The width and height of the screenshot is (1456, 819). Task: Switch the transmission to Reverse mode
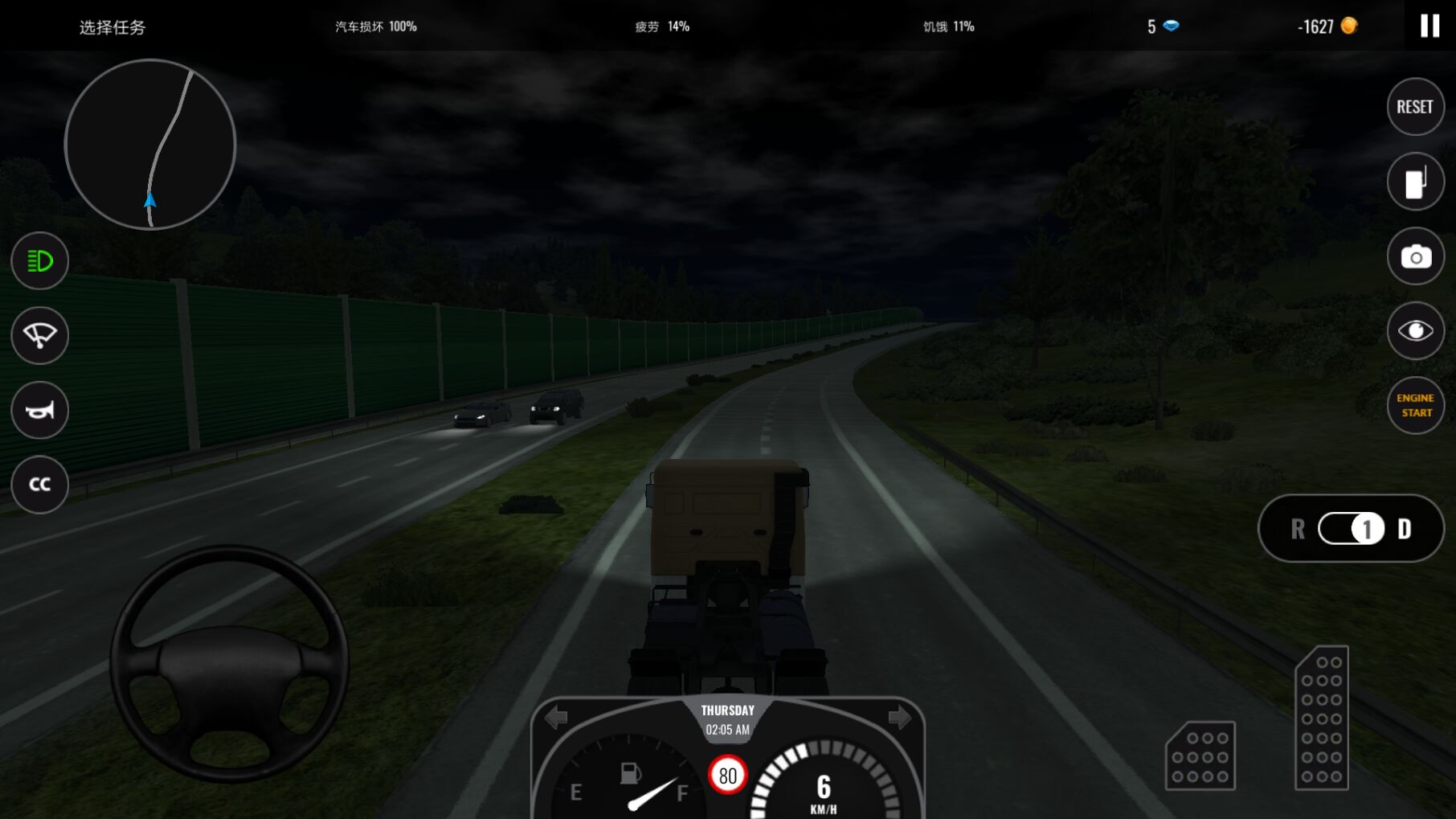1299,530
